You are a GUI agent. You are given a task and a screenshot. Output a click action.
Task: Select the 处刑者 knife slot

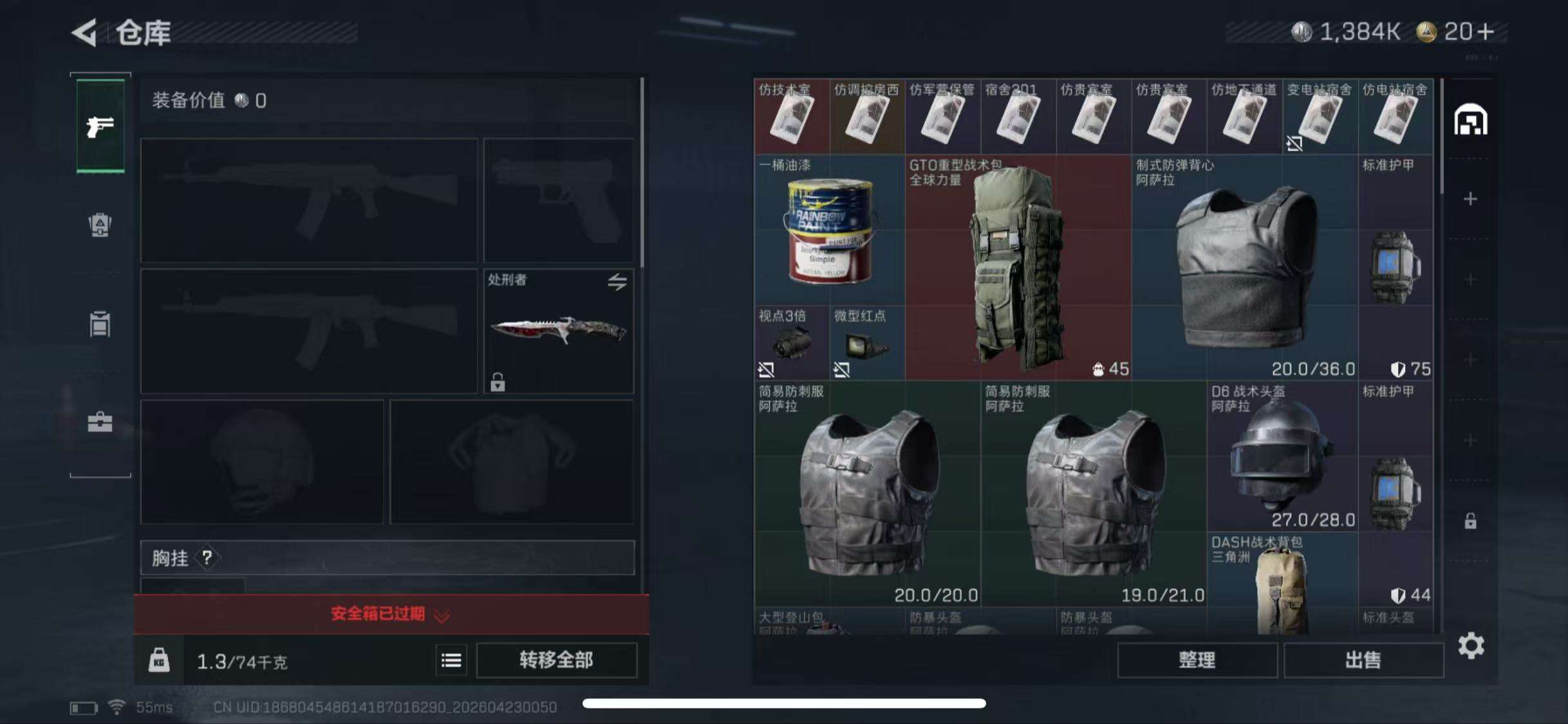click(x=558, y=331)
